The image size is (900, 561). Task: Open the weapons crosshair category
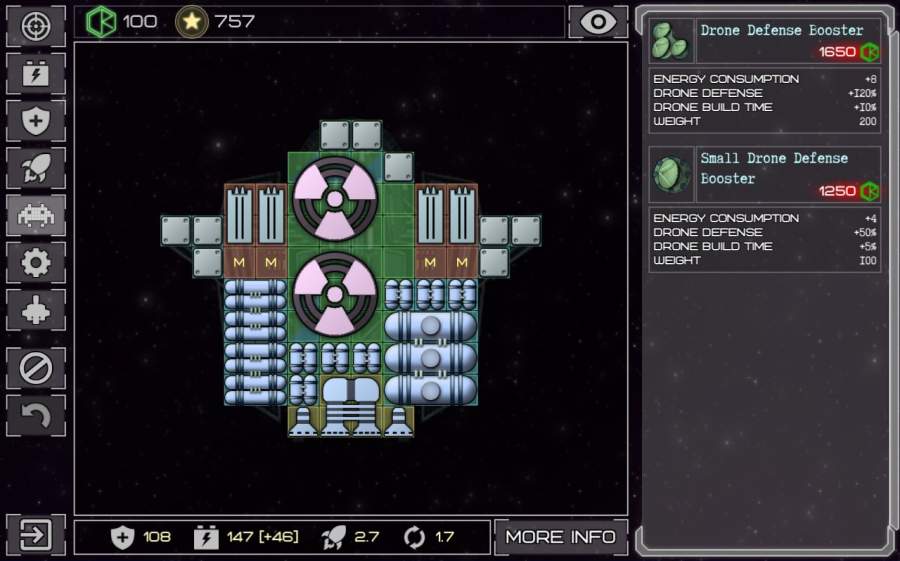click(x=35, y=26)
